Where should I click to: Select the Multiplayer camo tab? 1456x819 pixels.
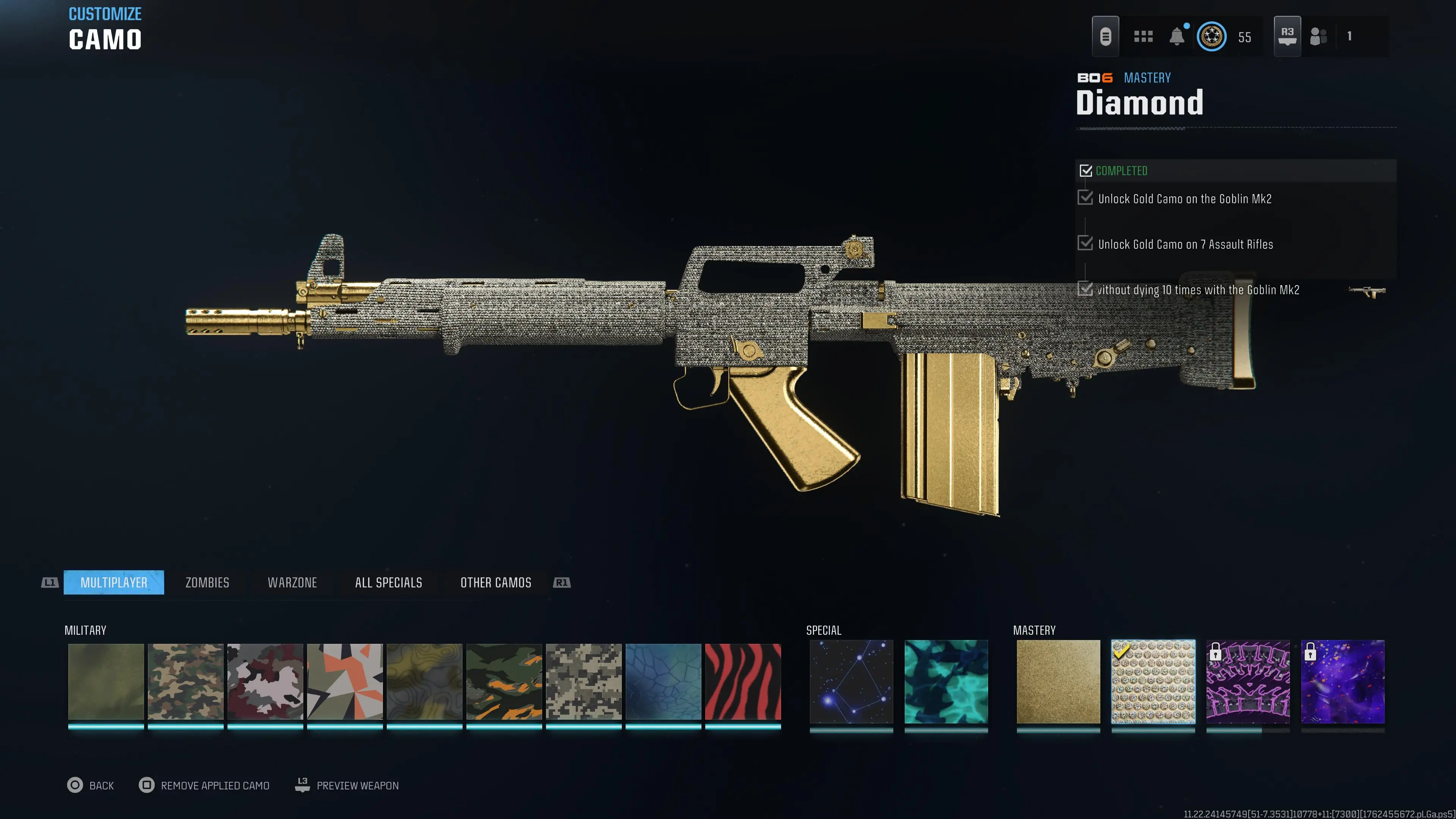pos(114,582)
